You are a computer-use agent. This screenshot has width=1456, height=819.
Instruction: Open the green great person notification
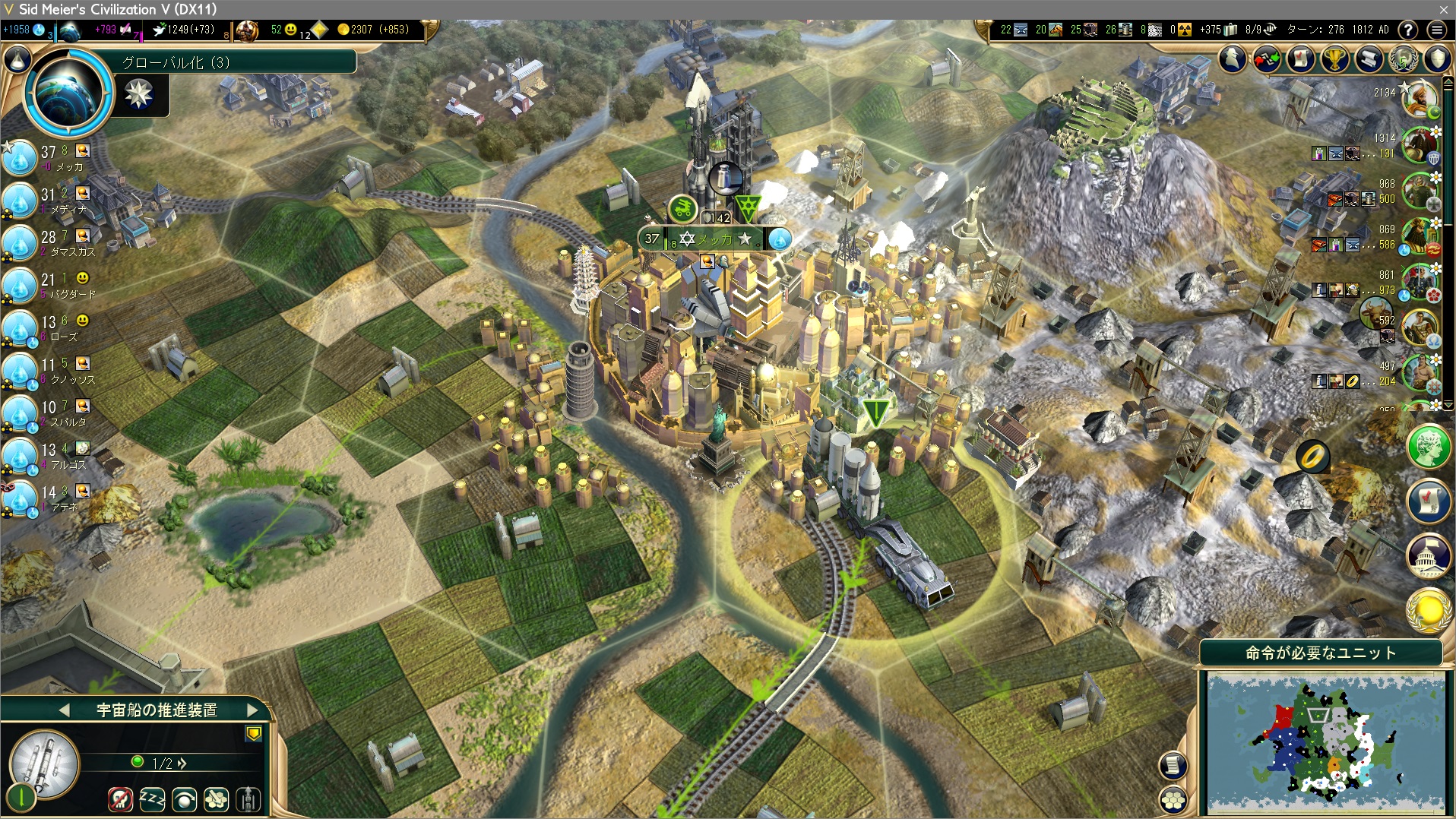point(1429,446)
